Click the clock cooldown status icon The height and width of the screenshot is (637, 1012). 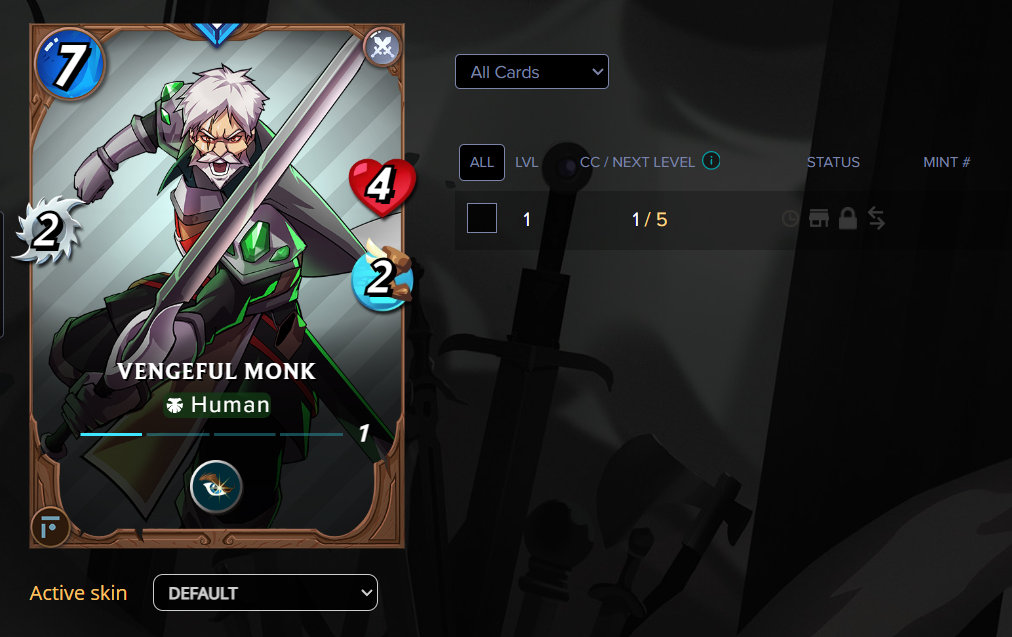coord(790,218)
